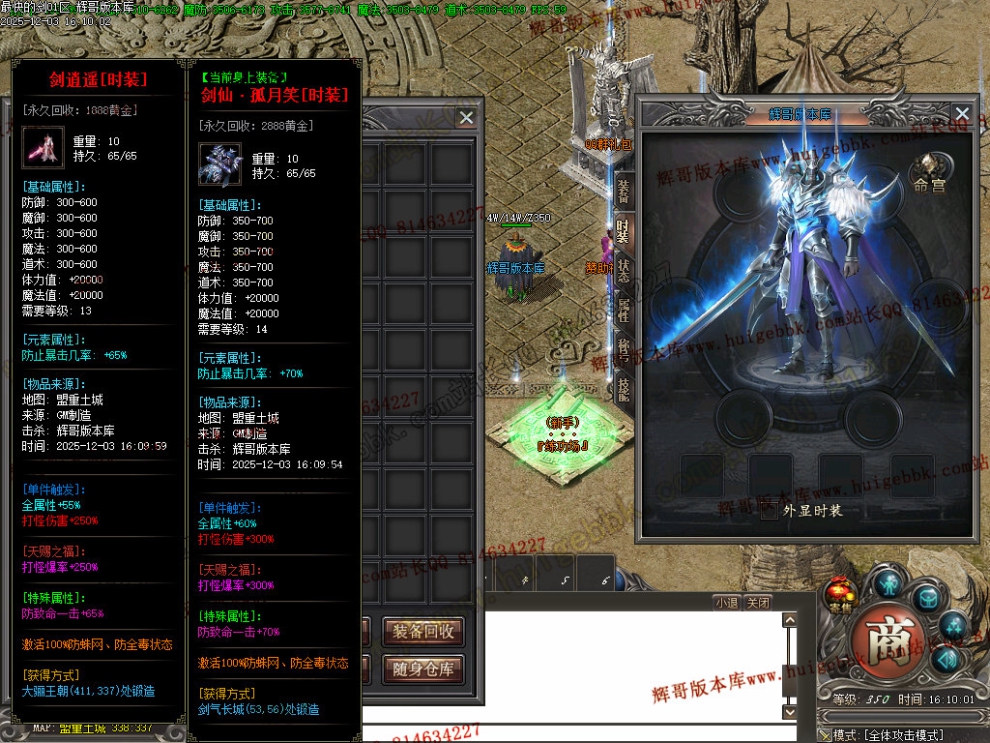Toggle the 外显时装 show-fashion checkbox
Image resolution: width=990 pixels, height=743 pixels.
pos(768,511)
